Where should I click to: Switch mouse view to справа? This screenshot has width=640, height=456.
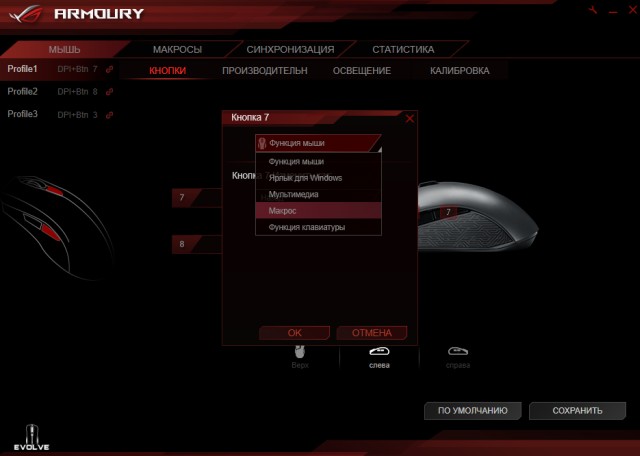pyautogui.click(x=458, y=356)
